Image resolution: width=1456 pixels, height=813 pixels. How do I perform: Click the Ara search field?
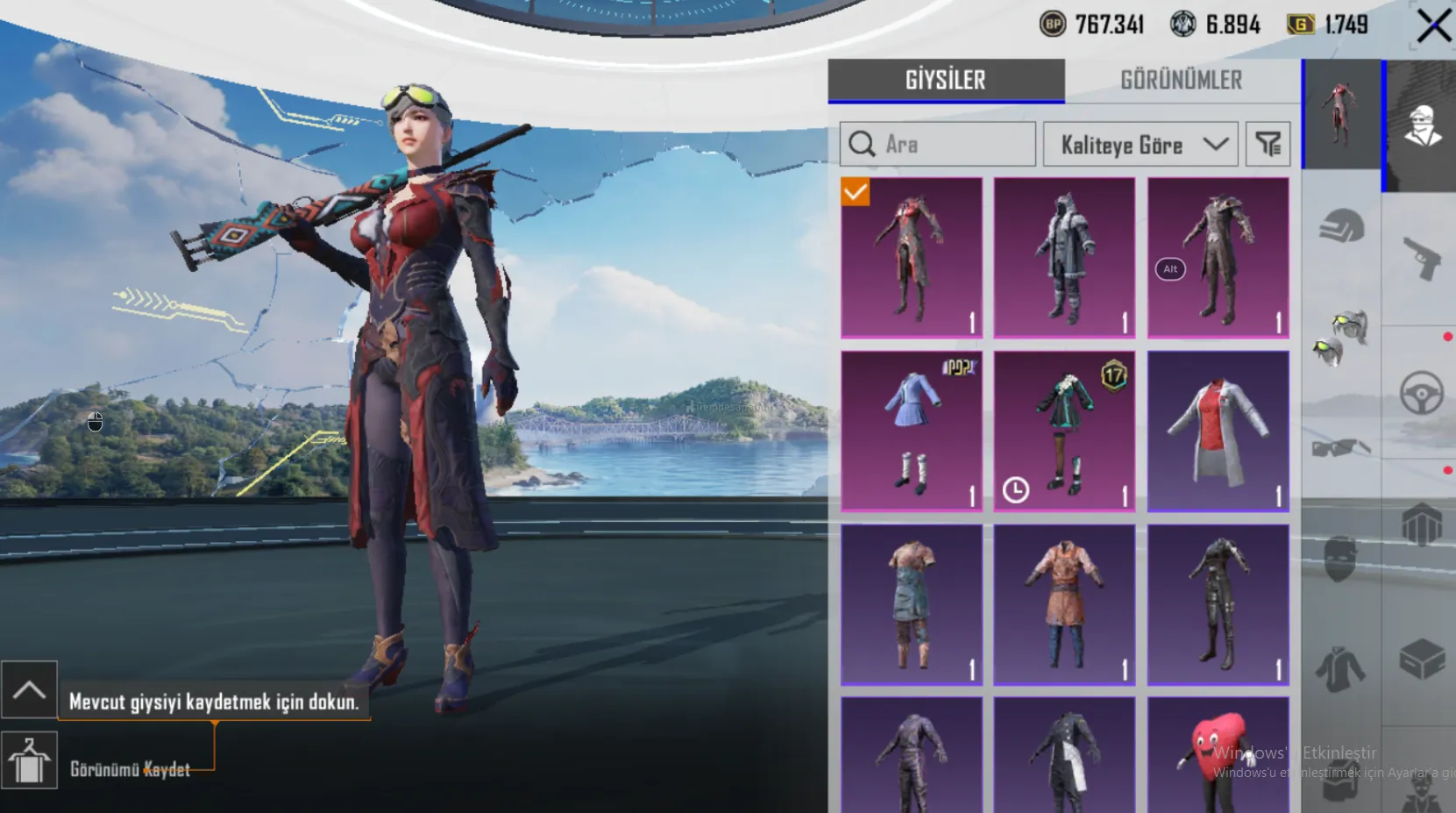pos(938,144)
